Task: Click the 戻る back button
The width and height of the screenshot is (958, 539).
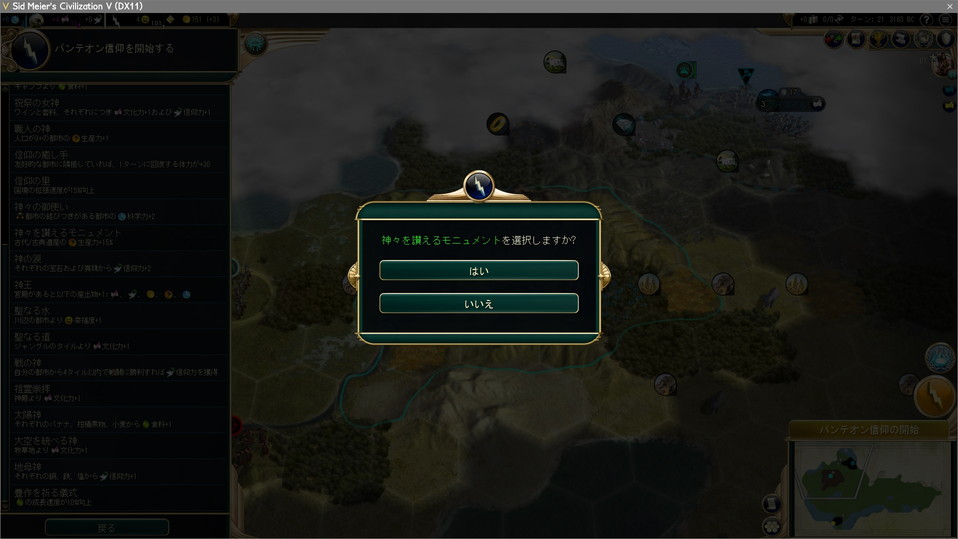Action: click(x=107, y=527)
